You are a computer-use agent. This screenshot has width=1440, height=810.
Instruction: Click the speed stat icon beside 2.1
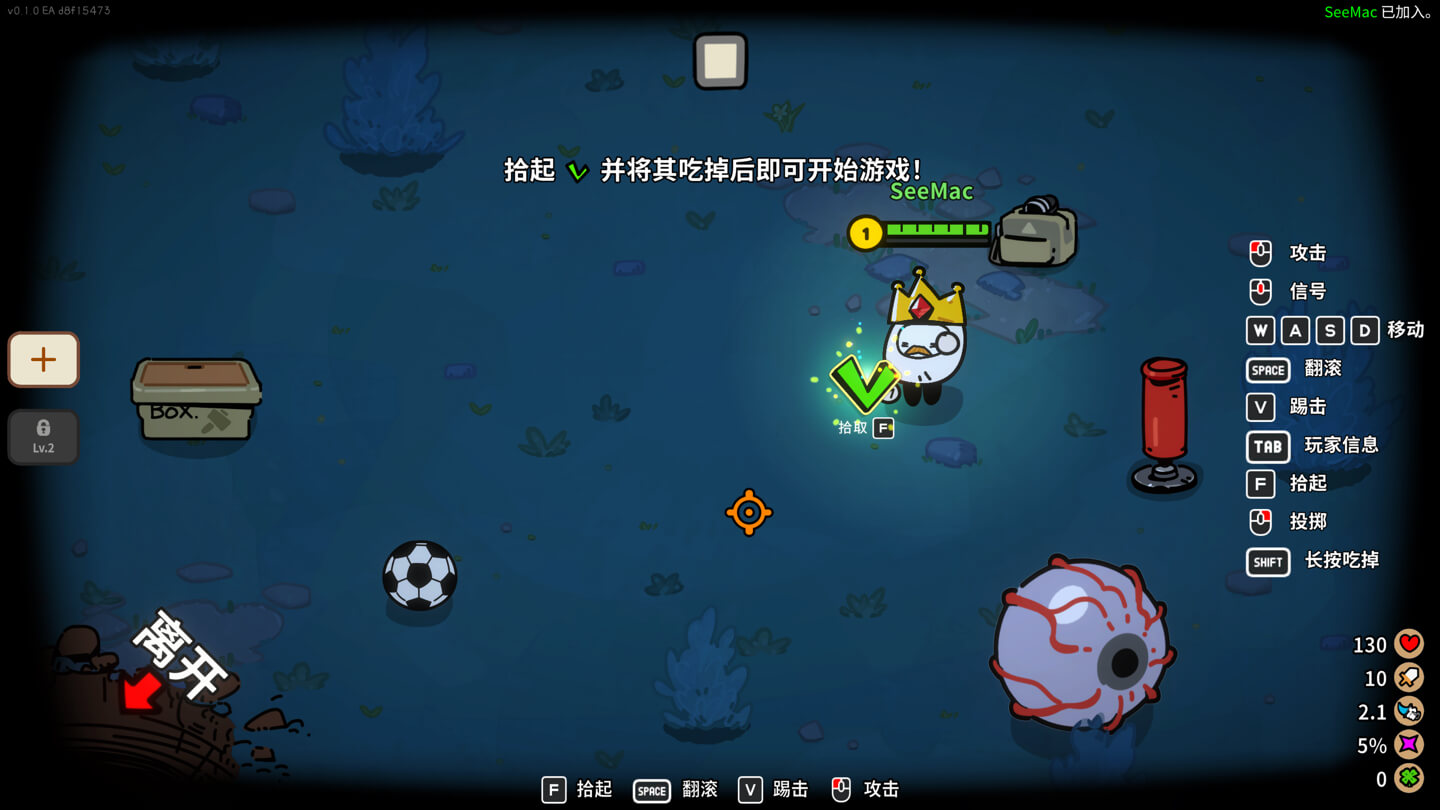(1409, 711)
